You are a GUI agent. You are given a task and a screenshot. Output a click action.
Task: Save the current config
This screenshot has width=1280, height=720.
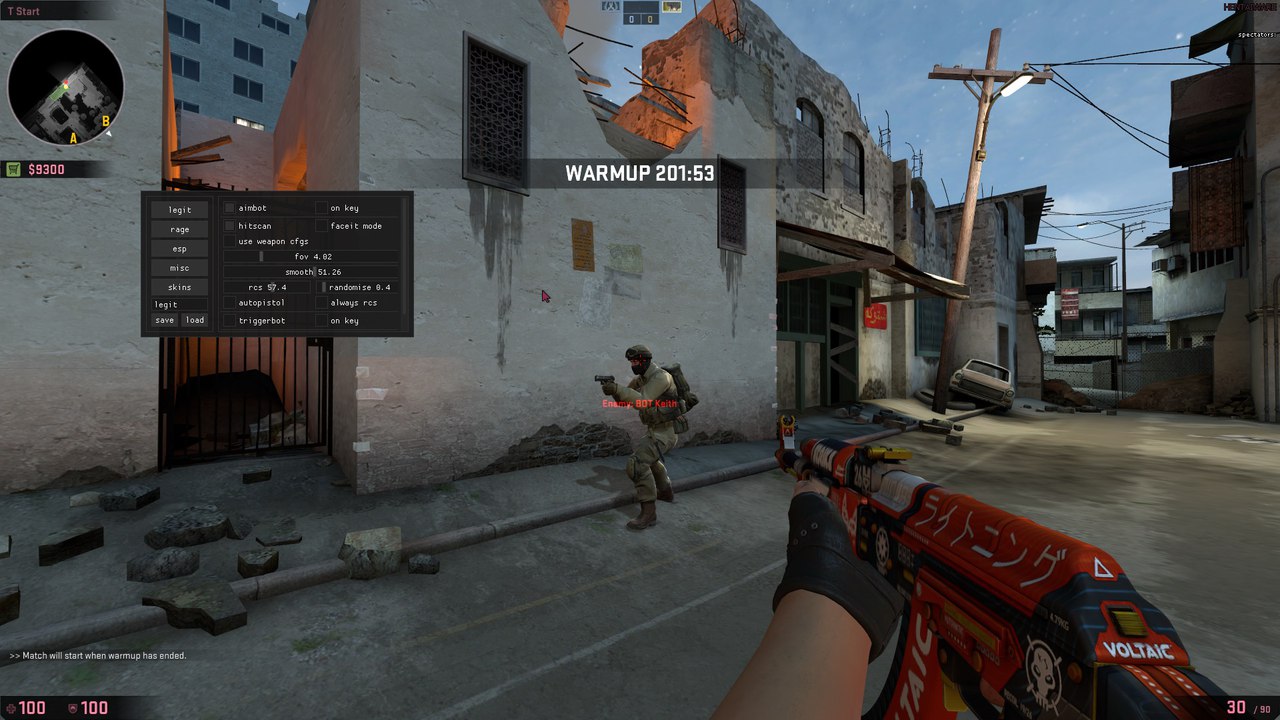(x=165, y=321)
